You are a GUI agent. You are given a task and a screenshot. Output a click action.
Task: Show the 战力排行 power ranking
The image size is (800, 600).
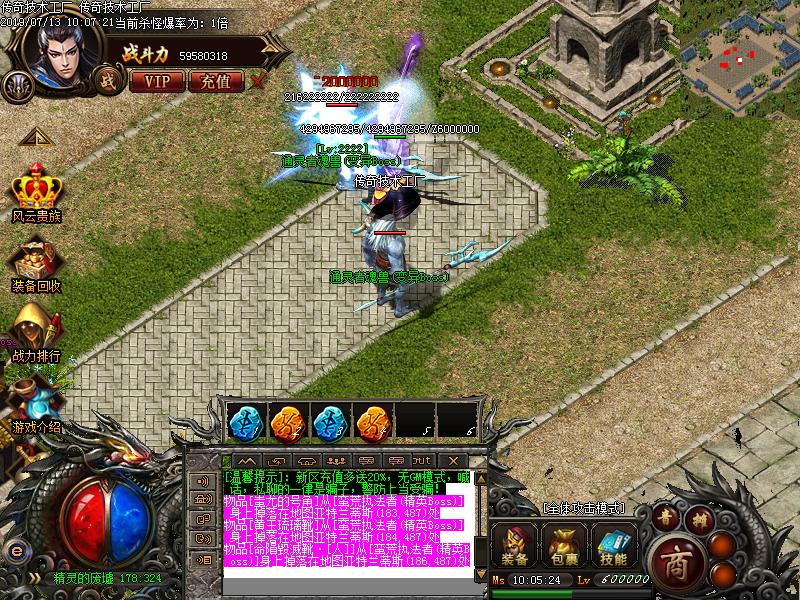pyautogui.click(x=36, y=328)
